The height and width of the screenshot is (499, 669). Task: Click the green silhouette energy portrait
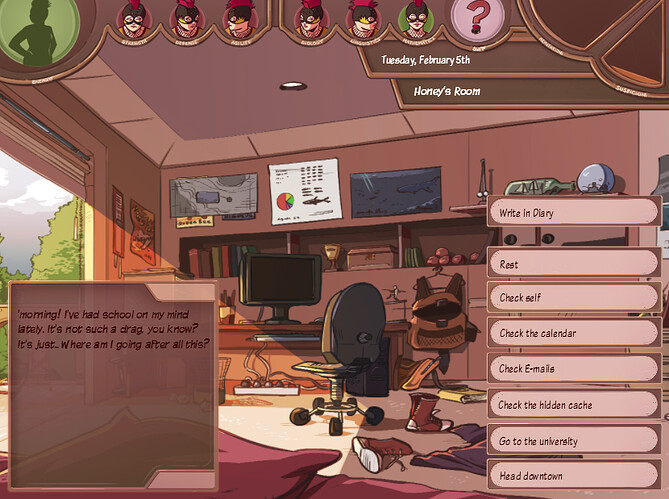(x=37, y=31)
